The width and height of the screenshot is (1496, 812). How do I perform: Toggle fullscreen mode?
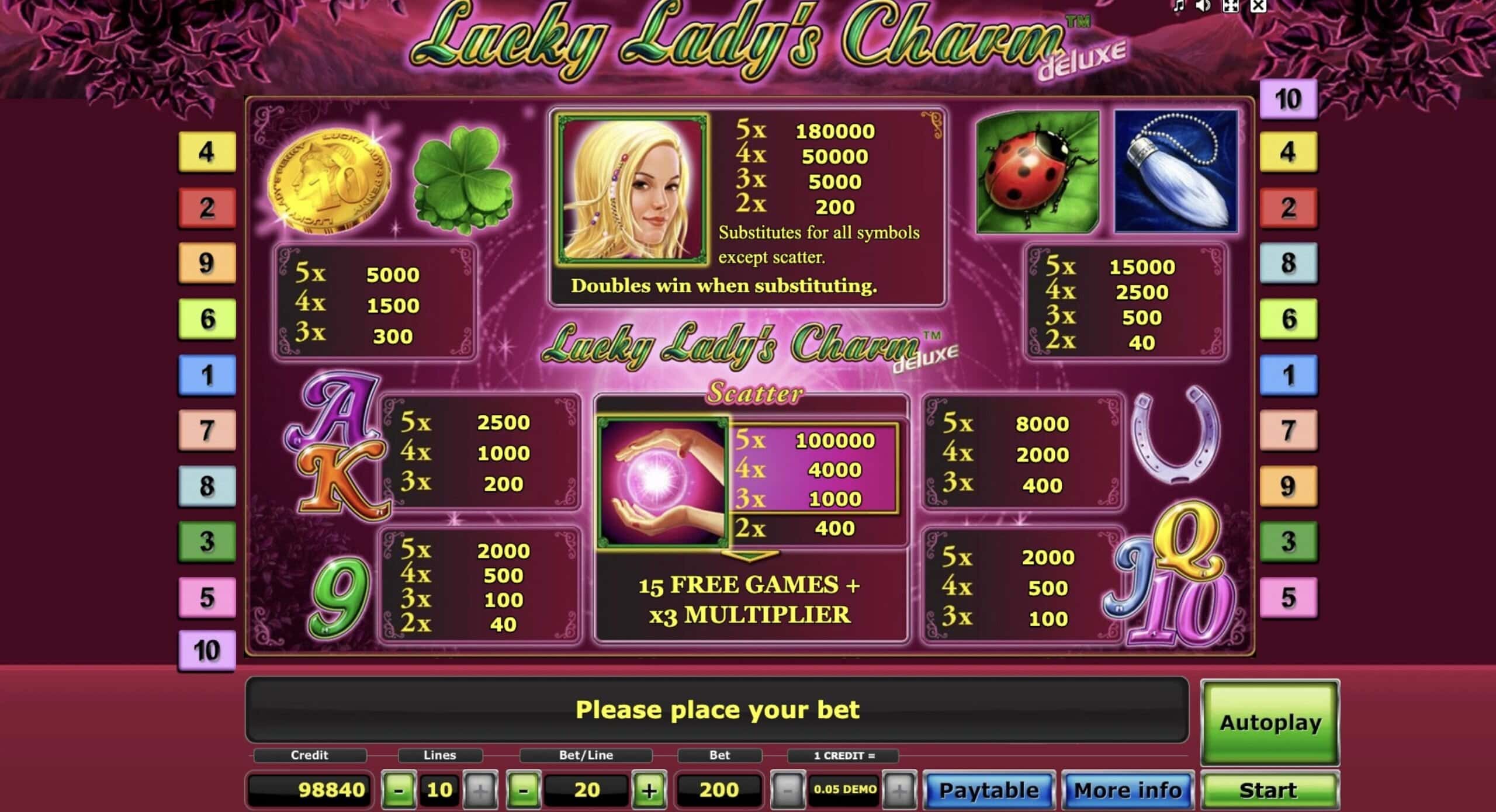(1230, 6)
